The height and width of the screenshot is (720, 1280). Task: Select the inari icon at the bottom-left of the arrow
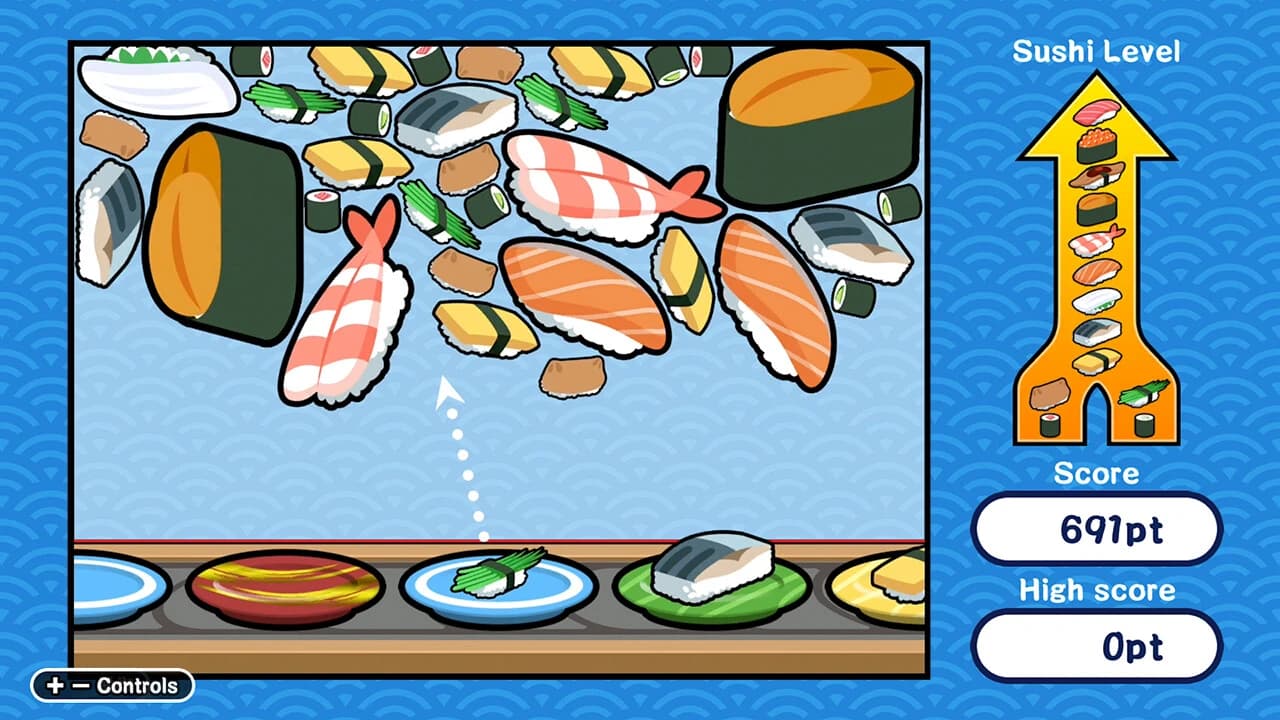pos(1050,392)
